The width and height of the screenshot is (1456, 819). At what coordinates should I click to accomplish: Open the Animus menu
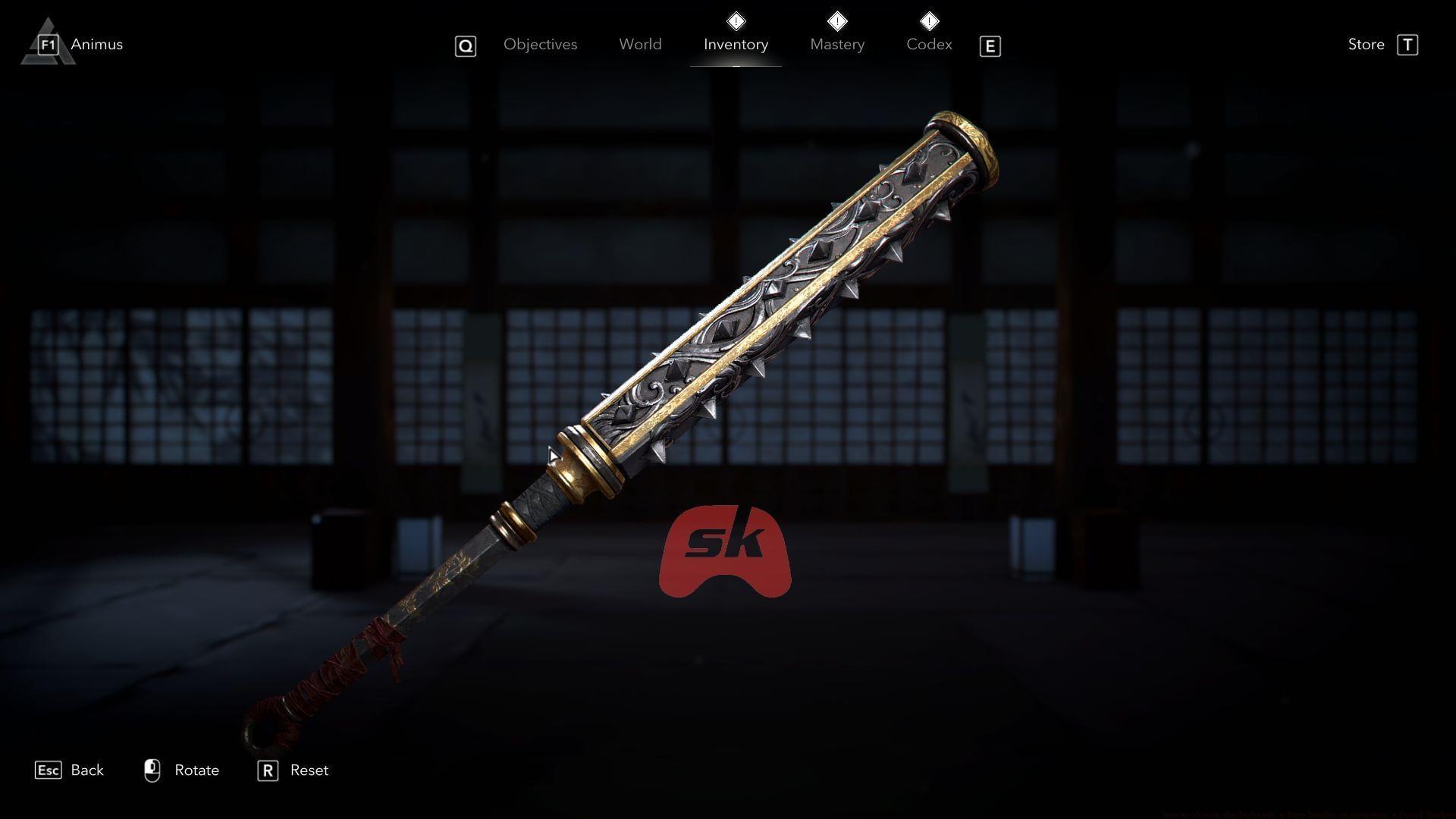(96, 45)
